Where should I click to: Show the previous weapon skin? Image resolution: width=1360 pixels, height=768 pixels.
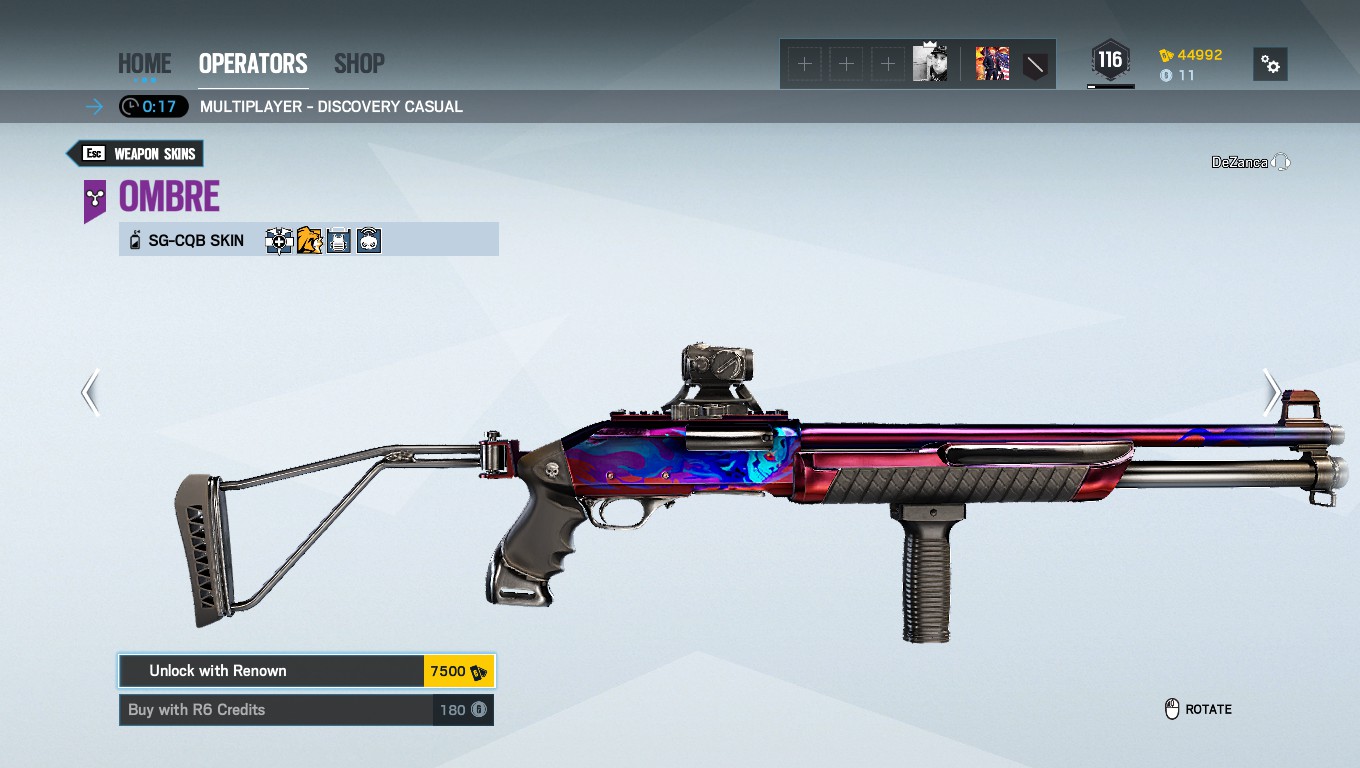(x=91, y=392)
